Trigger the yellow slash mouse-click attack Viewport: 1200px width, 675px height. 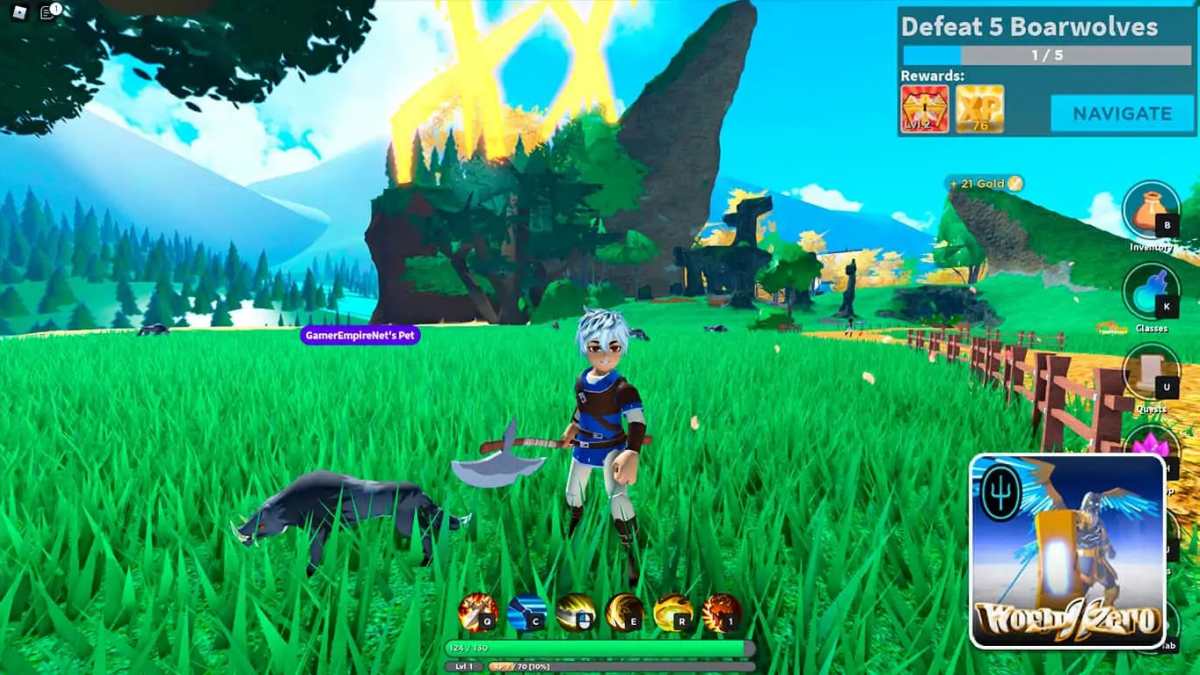coord(576,612)
